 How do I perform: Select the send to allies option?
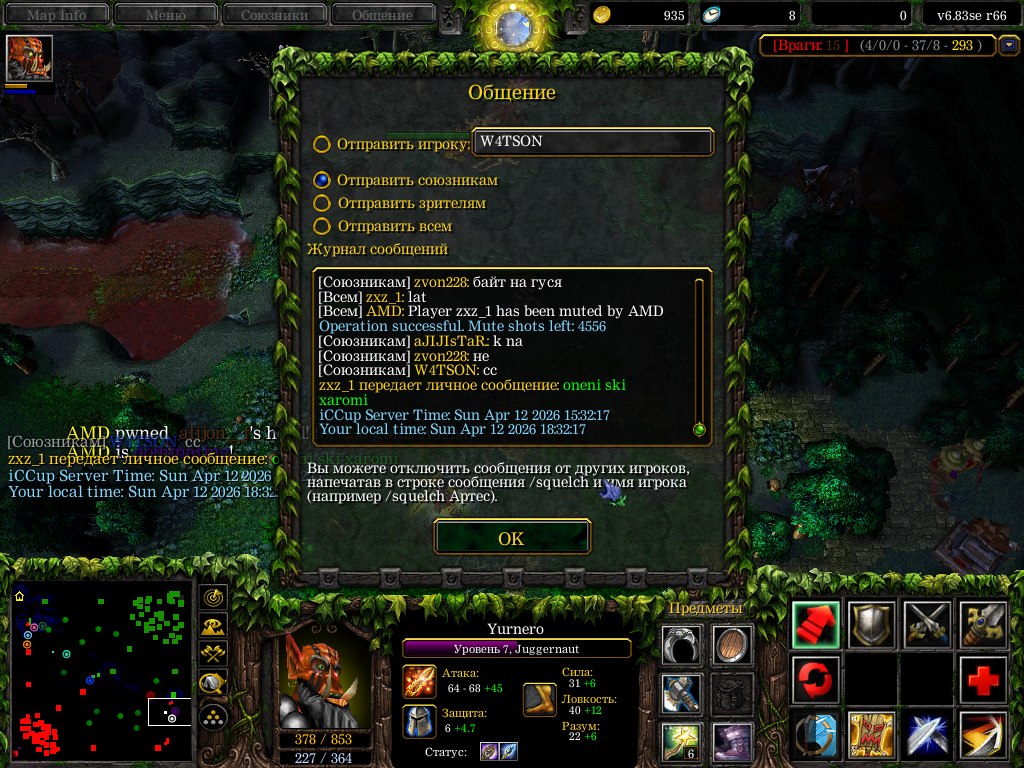tap(321, 180)
